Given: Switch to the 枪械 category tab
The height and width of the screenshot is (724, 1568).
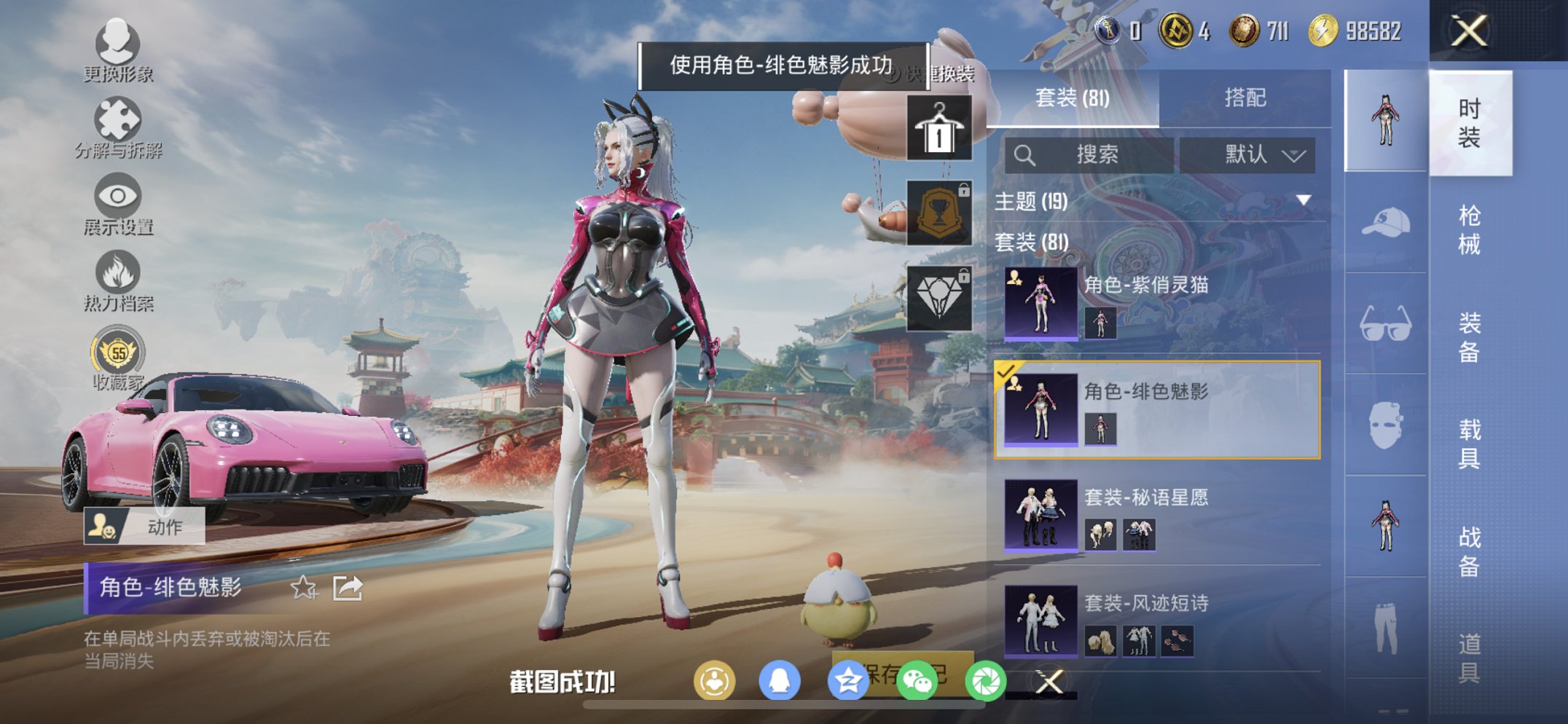Looking at the screenshot, I should click(x=1470, y=229).
